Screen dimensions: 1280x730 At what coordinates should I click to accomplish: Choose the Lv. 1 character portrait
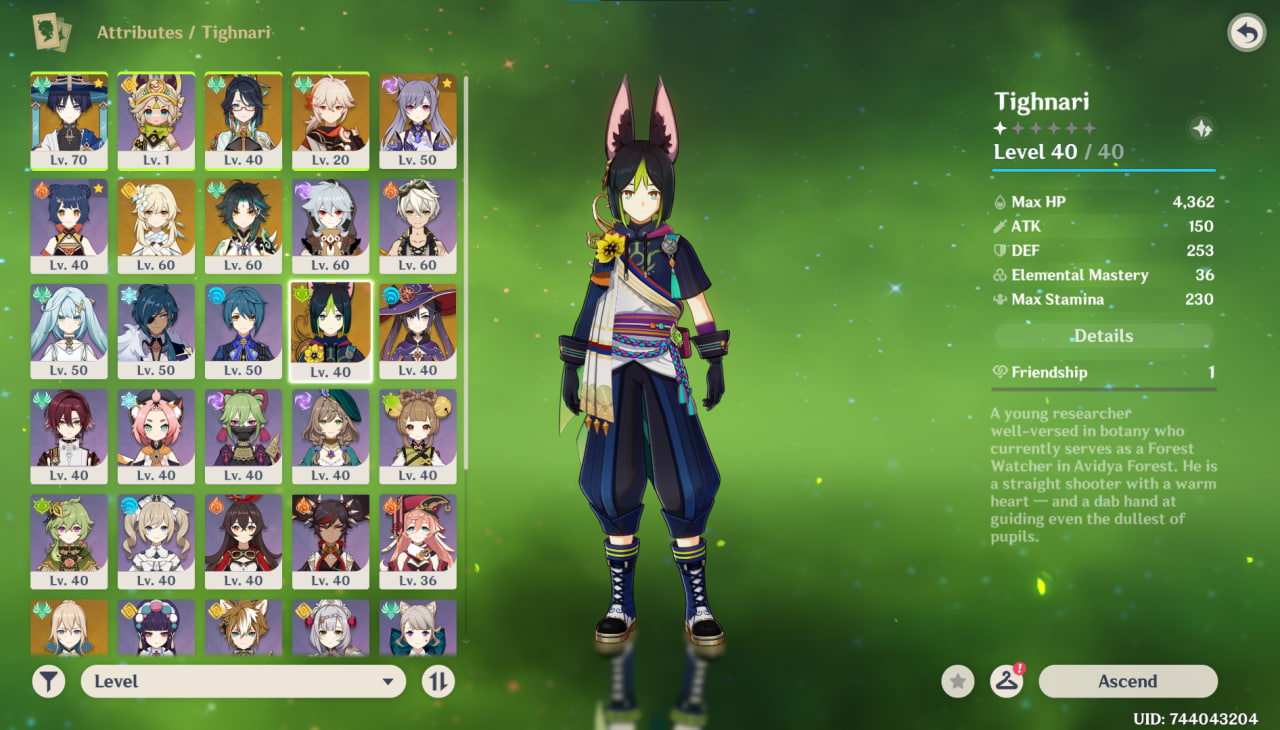[x=156, y=120]
